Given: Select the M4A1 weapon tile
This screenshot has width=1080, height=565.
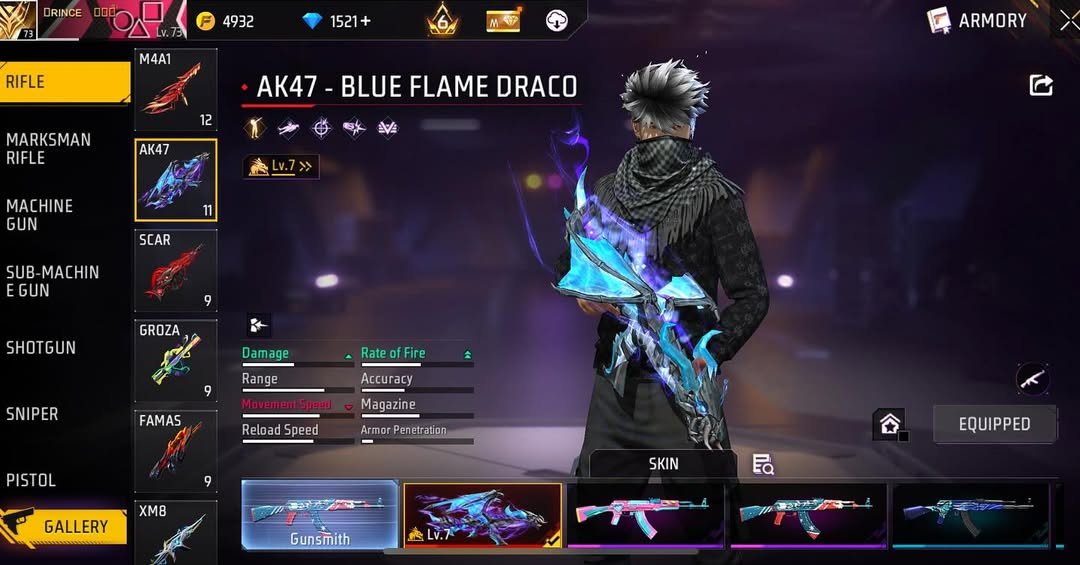Looking at the screenshot, I should point(176,90).
